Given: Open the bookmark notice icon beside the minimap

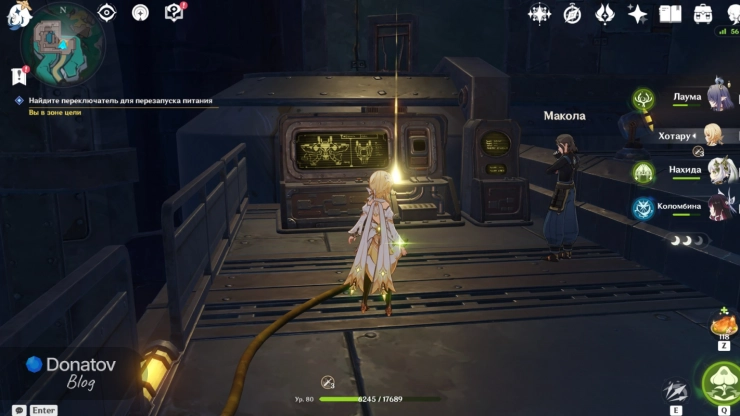Looking at the screenshot, I should click(x=17, y=75).
